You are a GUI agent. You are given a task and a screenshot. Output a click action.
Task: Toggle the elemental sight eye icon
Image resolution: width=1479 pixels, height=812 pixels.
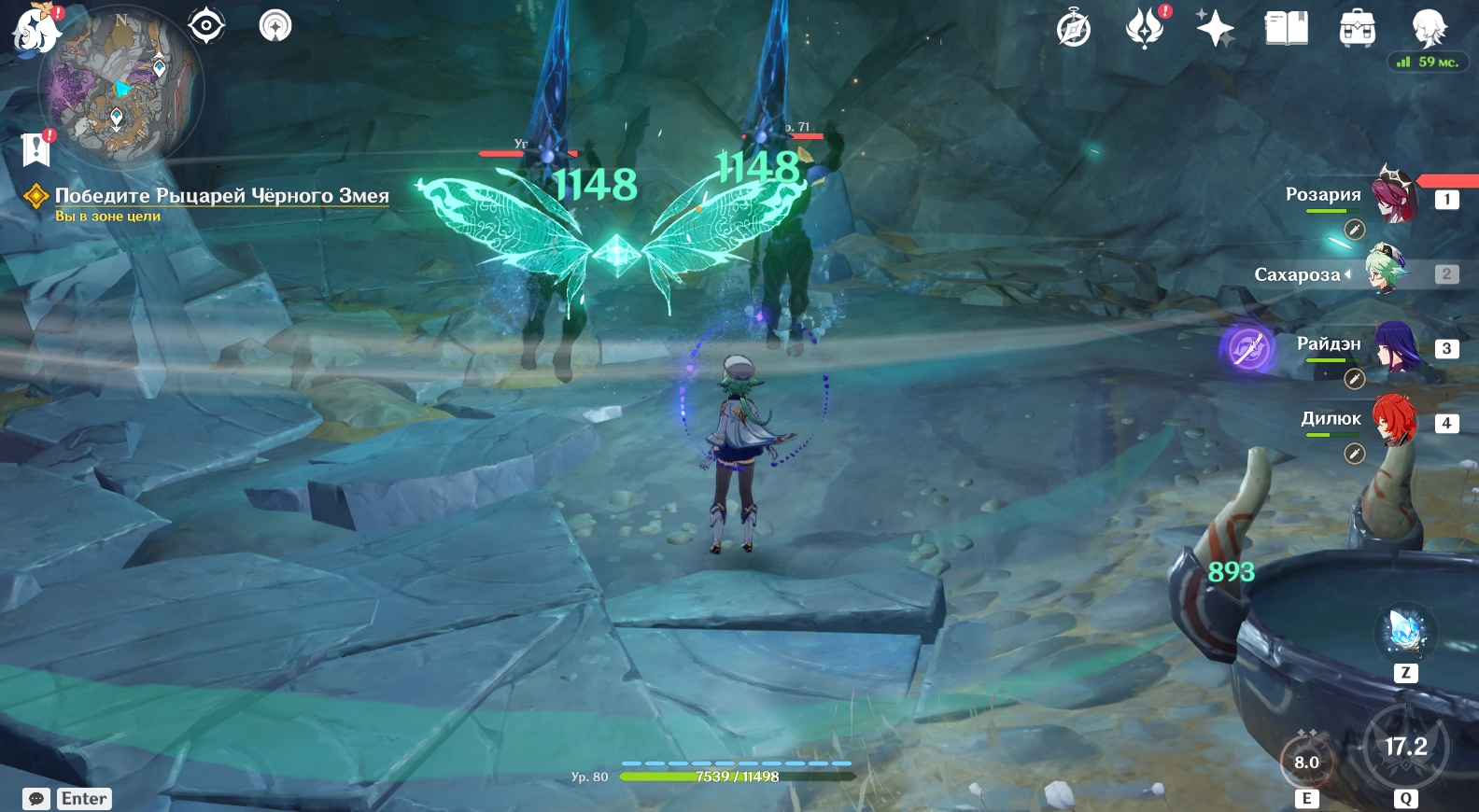click(205, 25)
